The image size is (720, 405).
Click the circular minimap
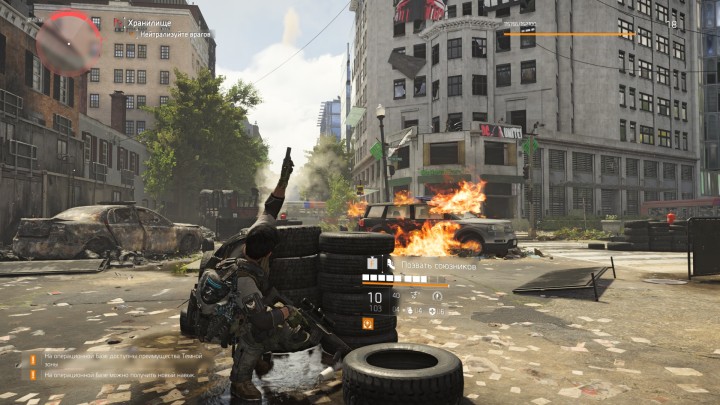[x=68, y=42]
